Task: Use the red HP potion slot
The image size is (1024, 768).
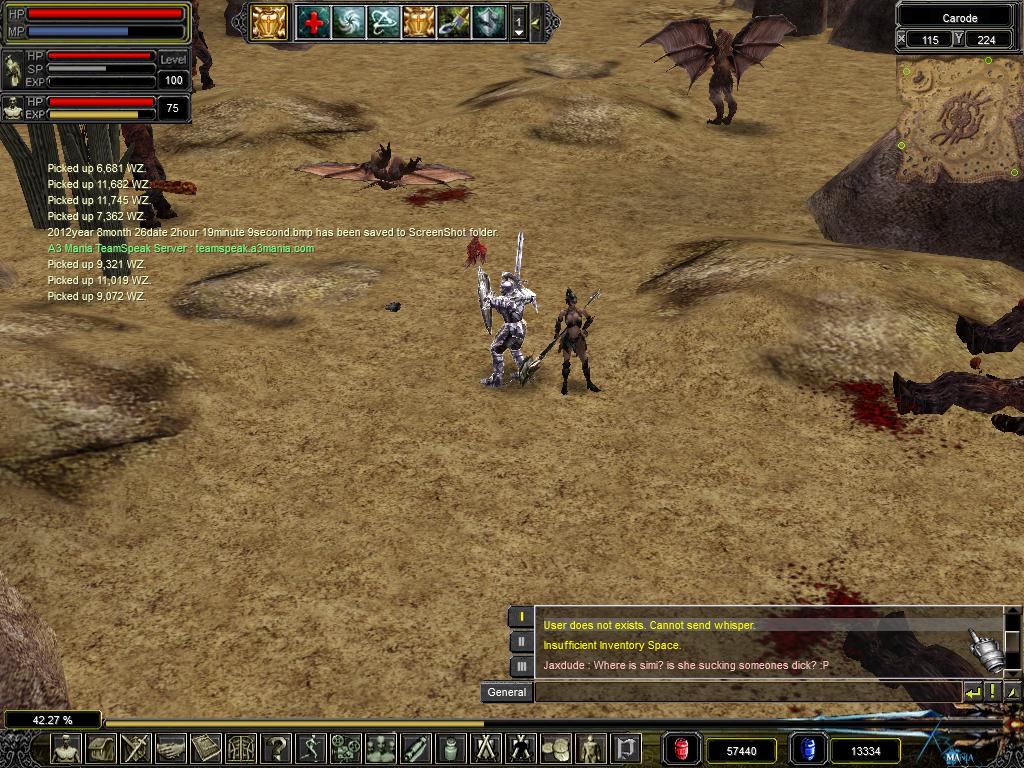Action: [683, 749]
